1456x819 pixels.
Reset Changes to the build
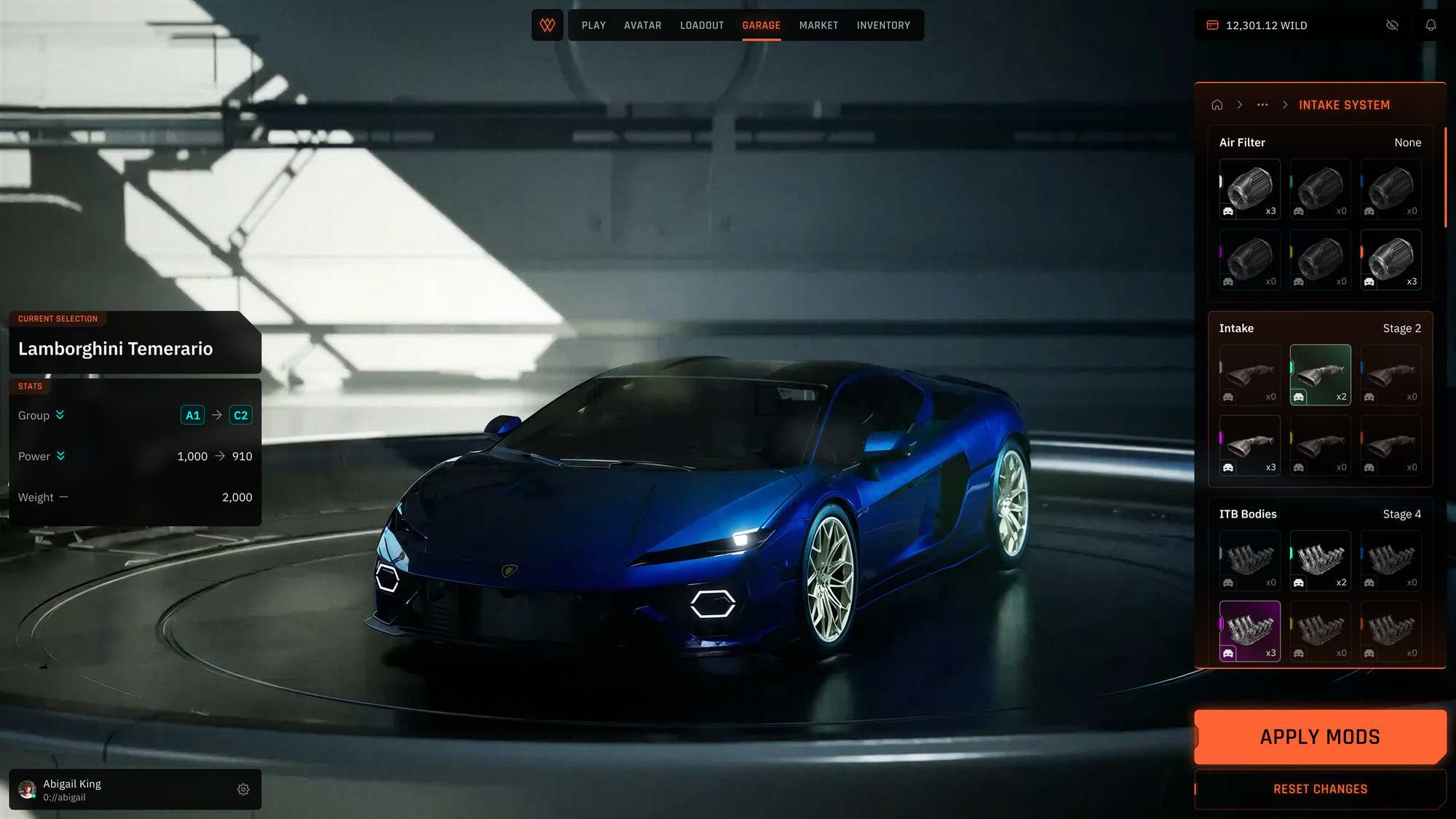pos(1319,789)
